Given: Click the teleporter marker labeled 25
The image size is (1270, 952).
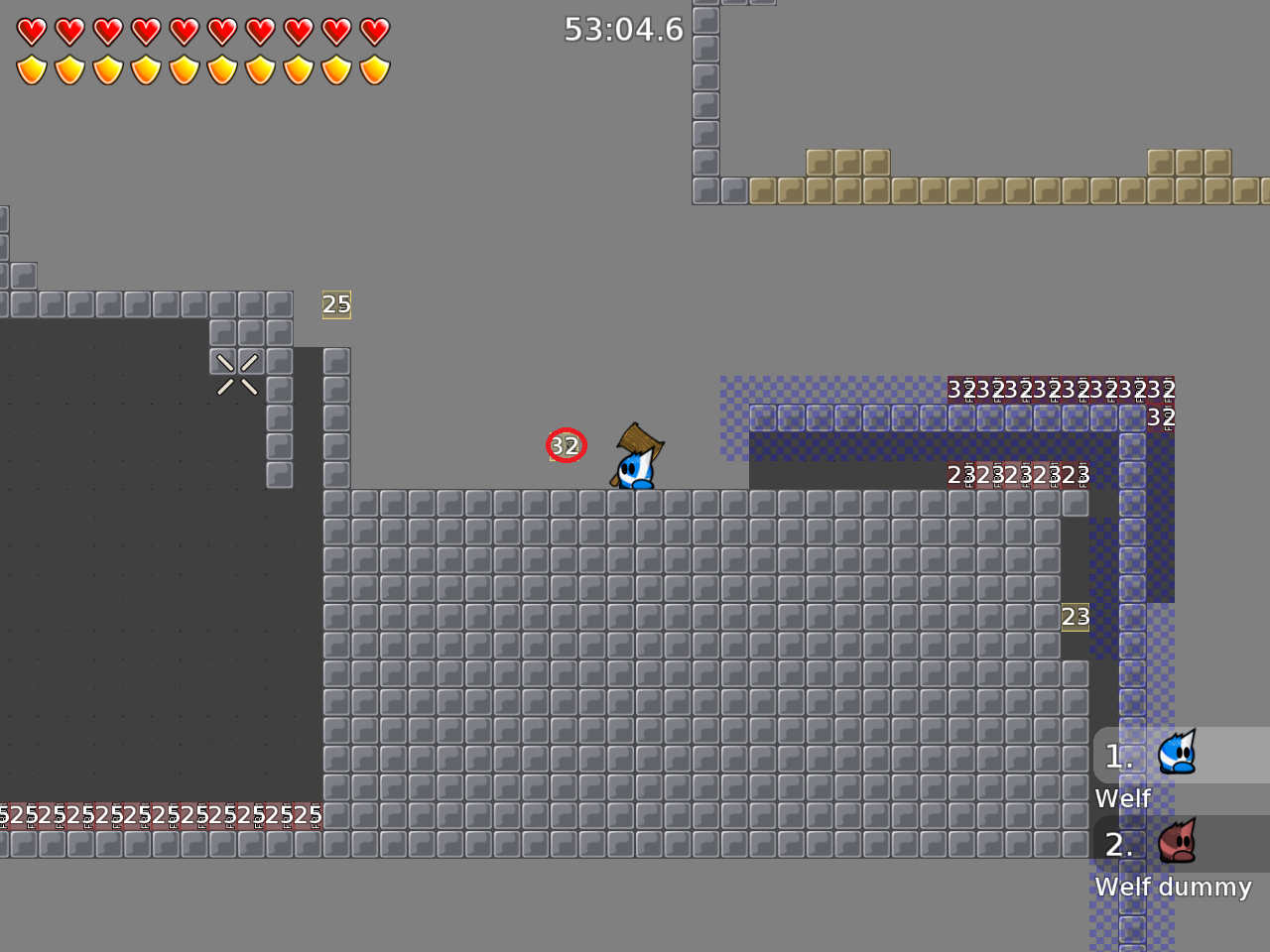Looking at the screenshot, I should point(335,304).
